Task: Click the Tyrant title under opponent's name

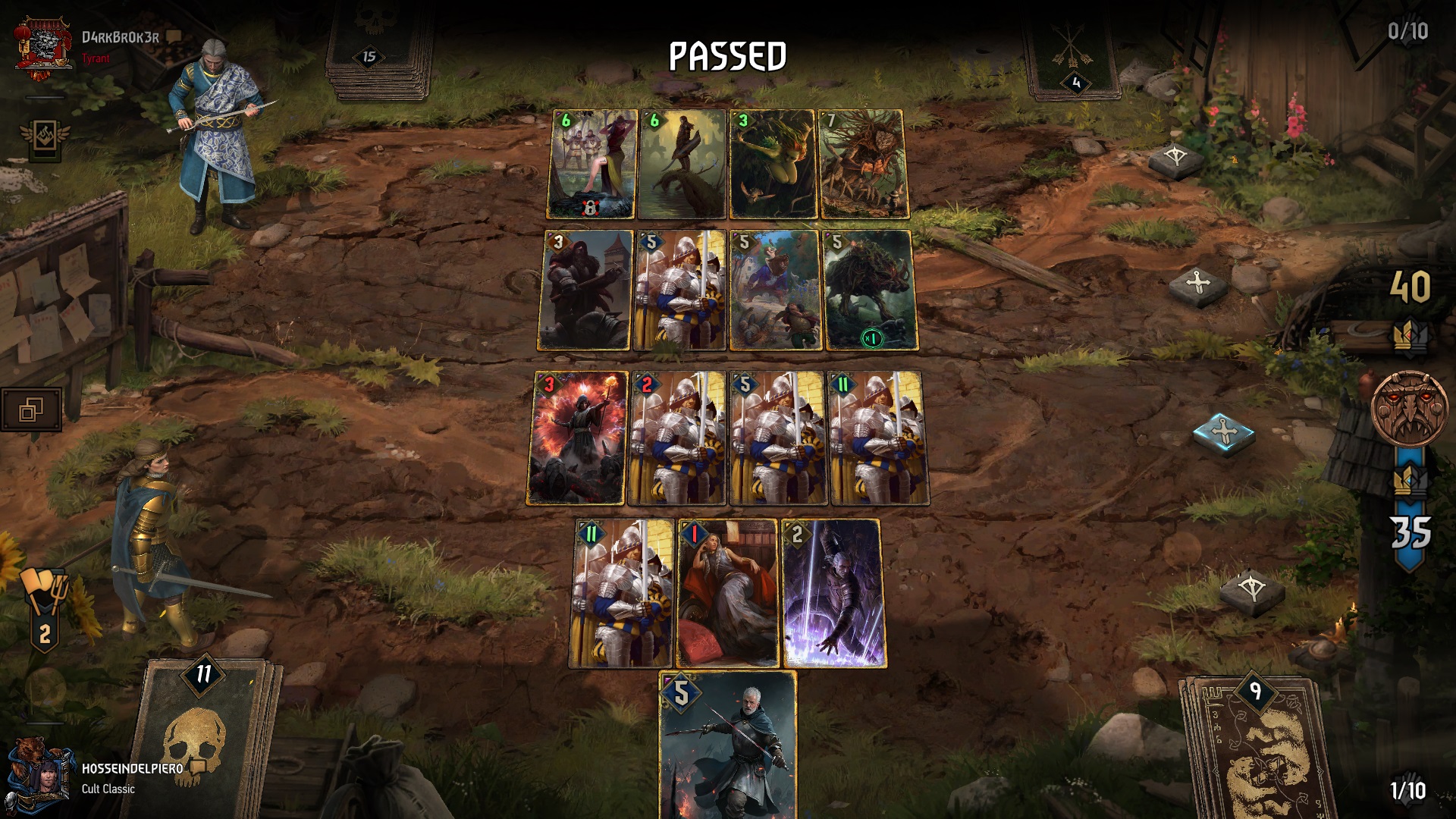Action: 95,58
